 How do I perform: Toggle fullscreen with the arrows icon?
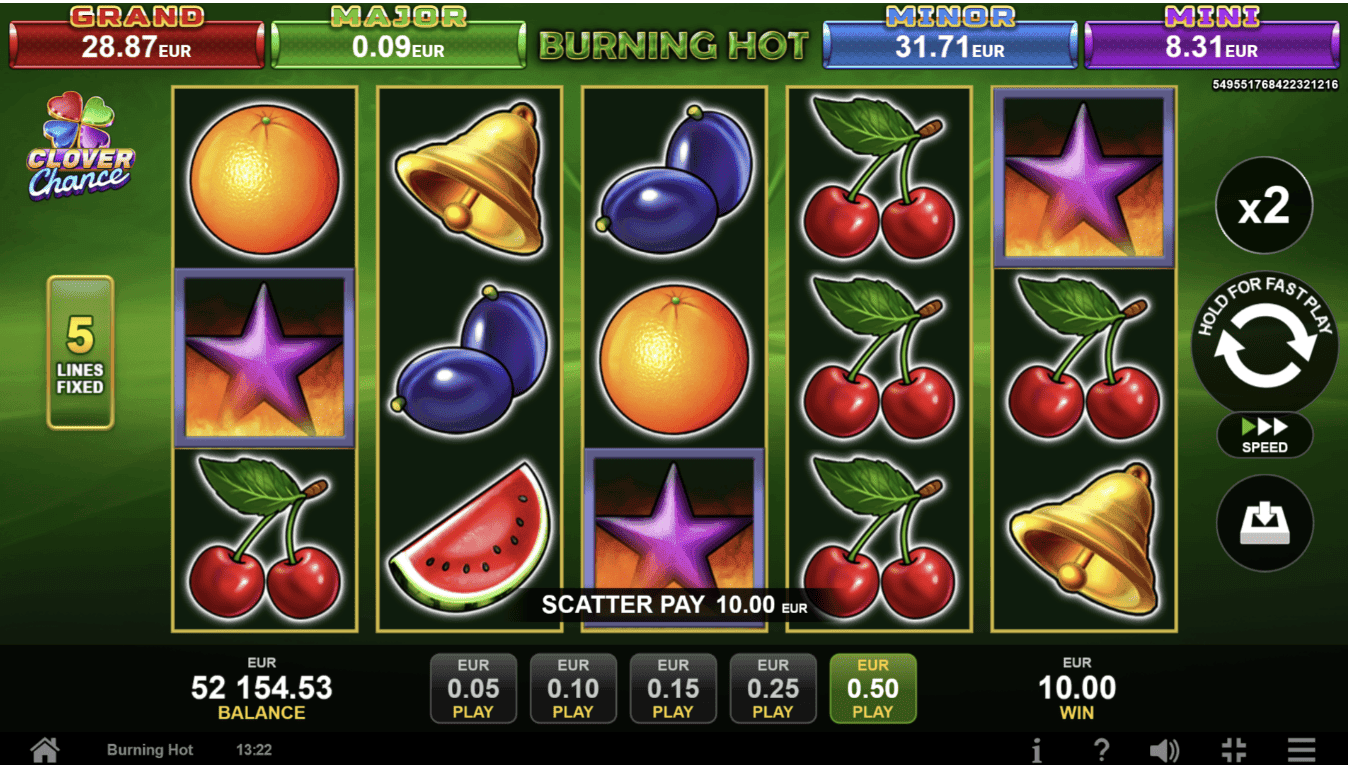pos(1234,749)
